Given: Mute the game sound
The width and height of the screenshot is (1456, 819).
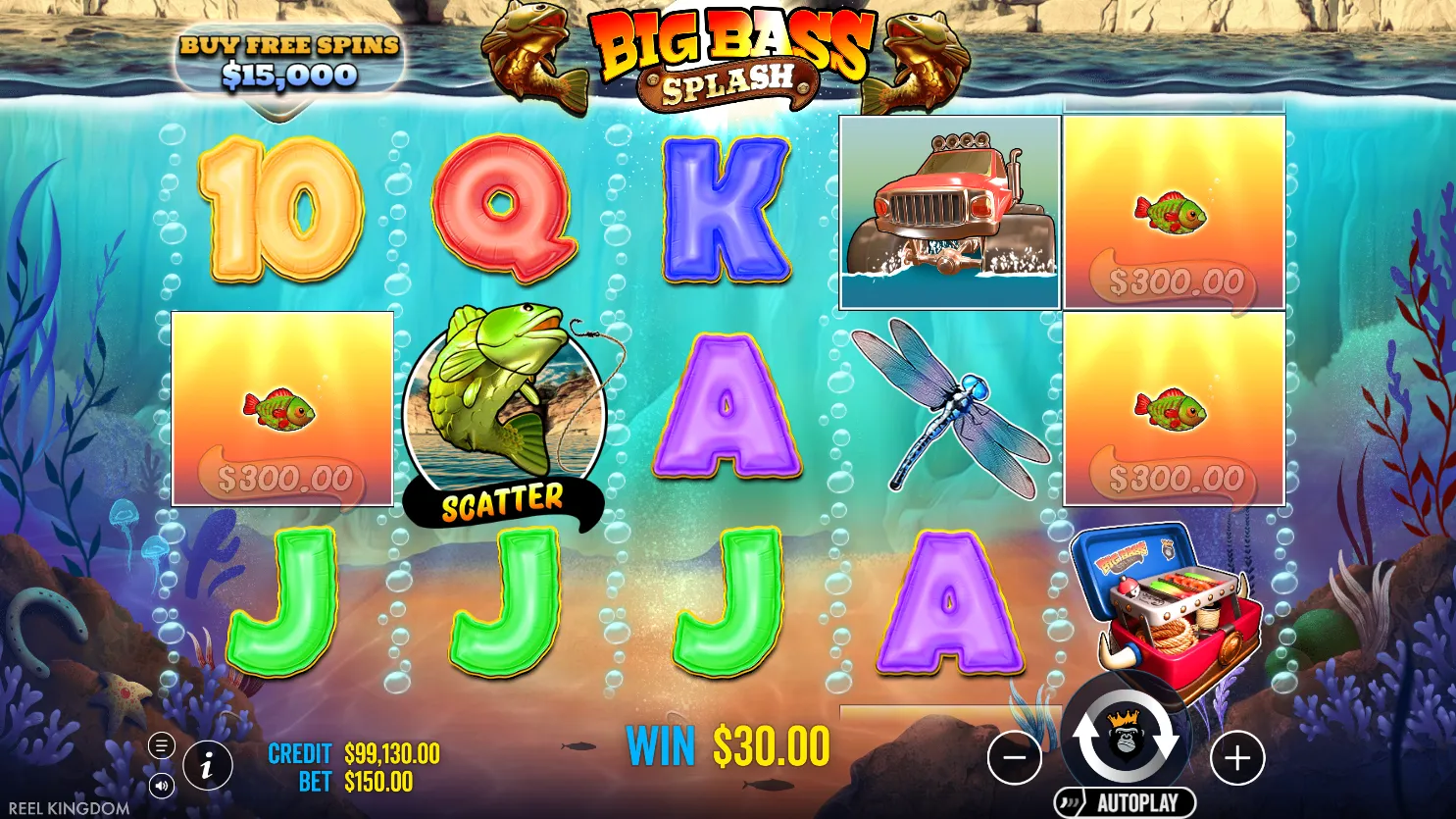Looking at the screenshot, I should tap(160, 786).
